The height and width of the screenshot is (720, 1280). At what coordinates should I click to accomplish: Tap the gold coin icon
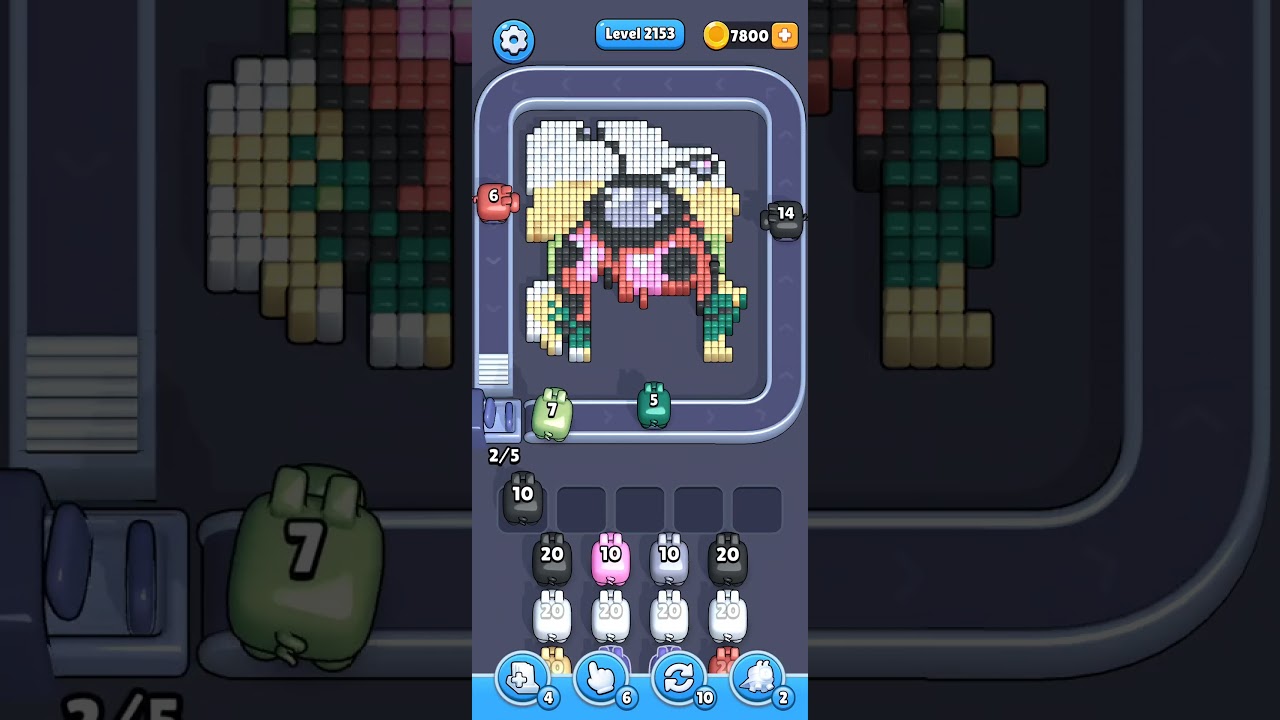716,35
